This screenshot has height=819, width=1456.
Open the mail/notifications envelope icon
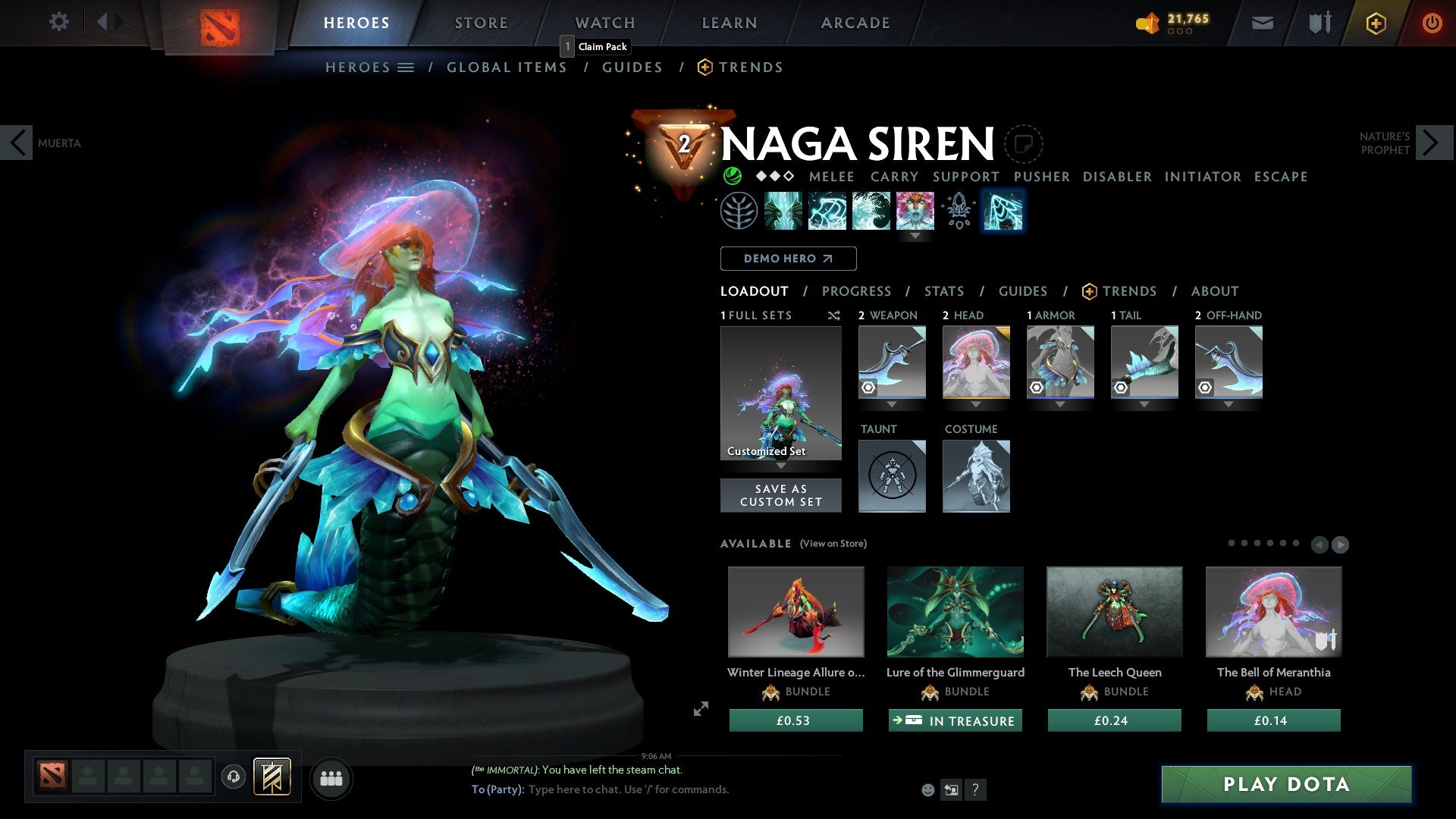tap(1262, 22)
